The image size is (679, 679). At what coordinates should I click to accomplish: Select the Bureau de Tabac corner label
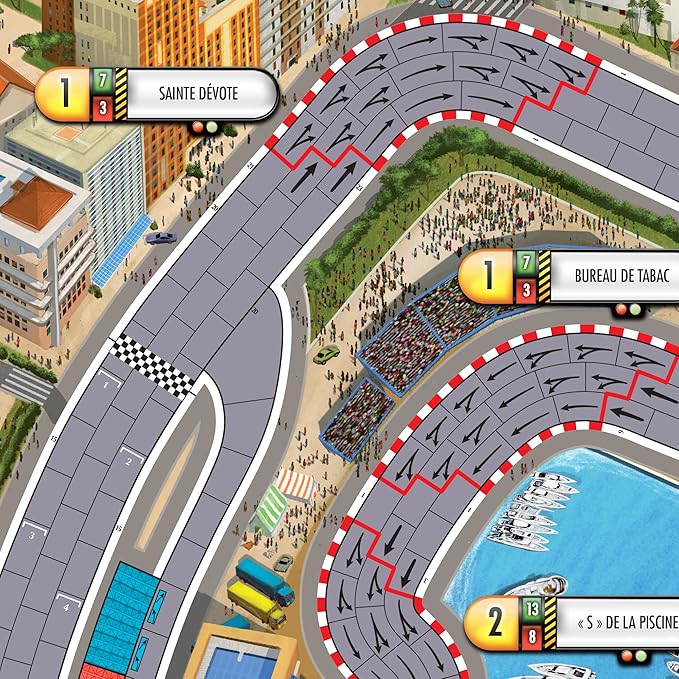pyautogui.click(x=606, y=277)
